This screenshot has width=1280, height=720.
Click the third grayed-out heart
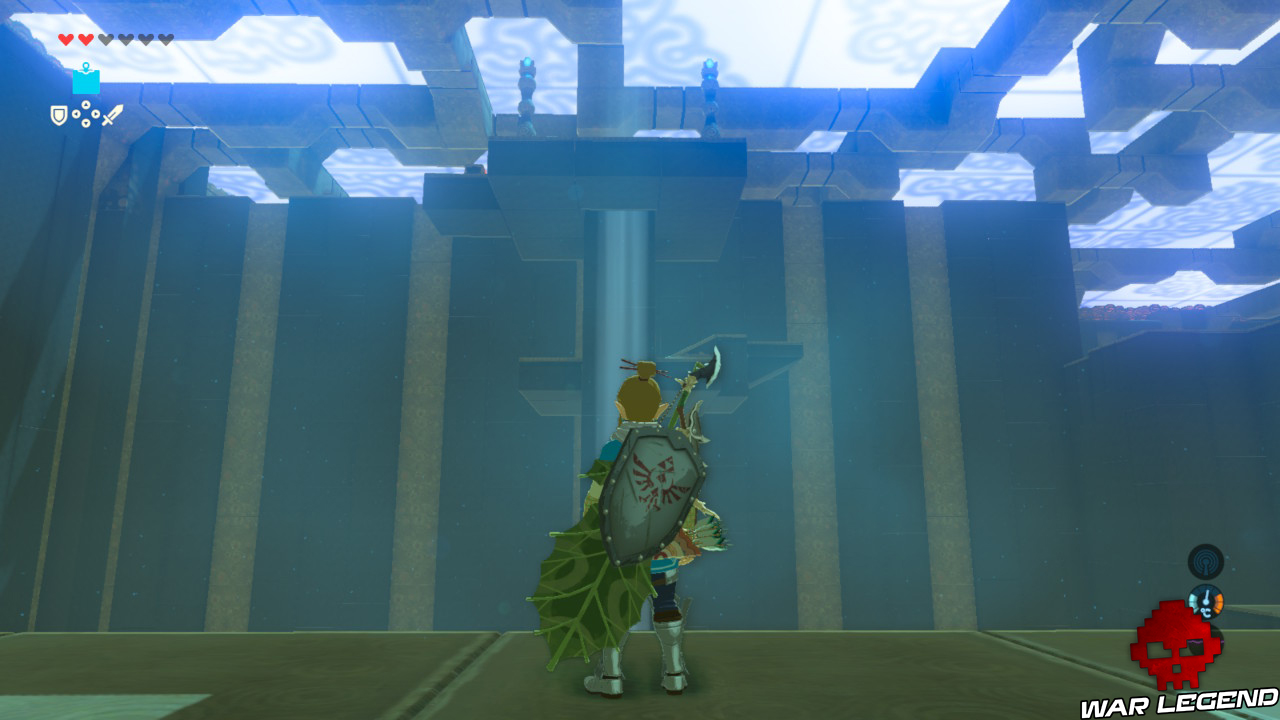point(107,39)
